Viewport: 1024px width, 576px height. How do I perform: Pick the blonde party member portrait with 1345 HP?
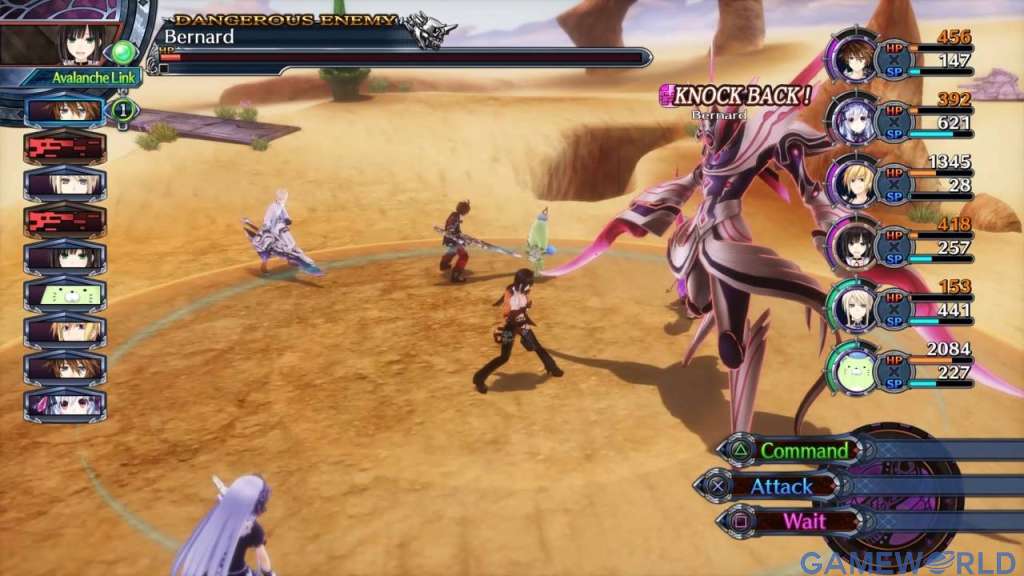pos(851,181)
